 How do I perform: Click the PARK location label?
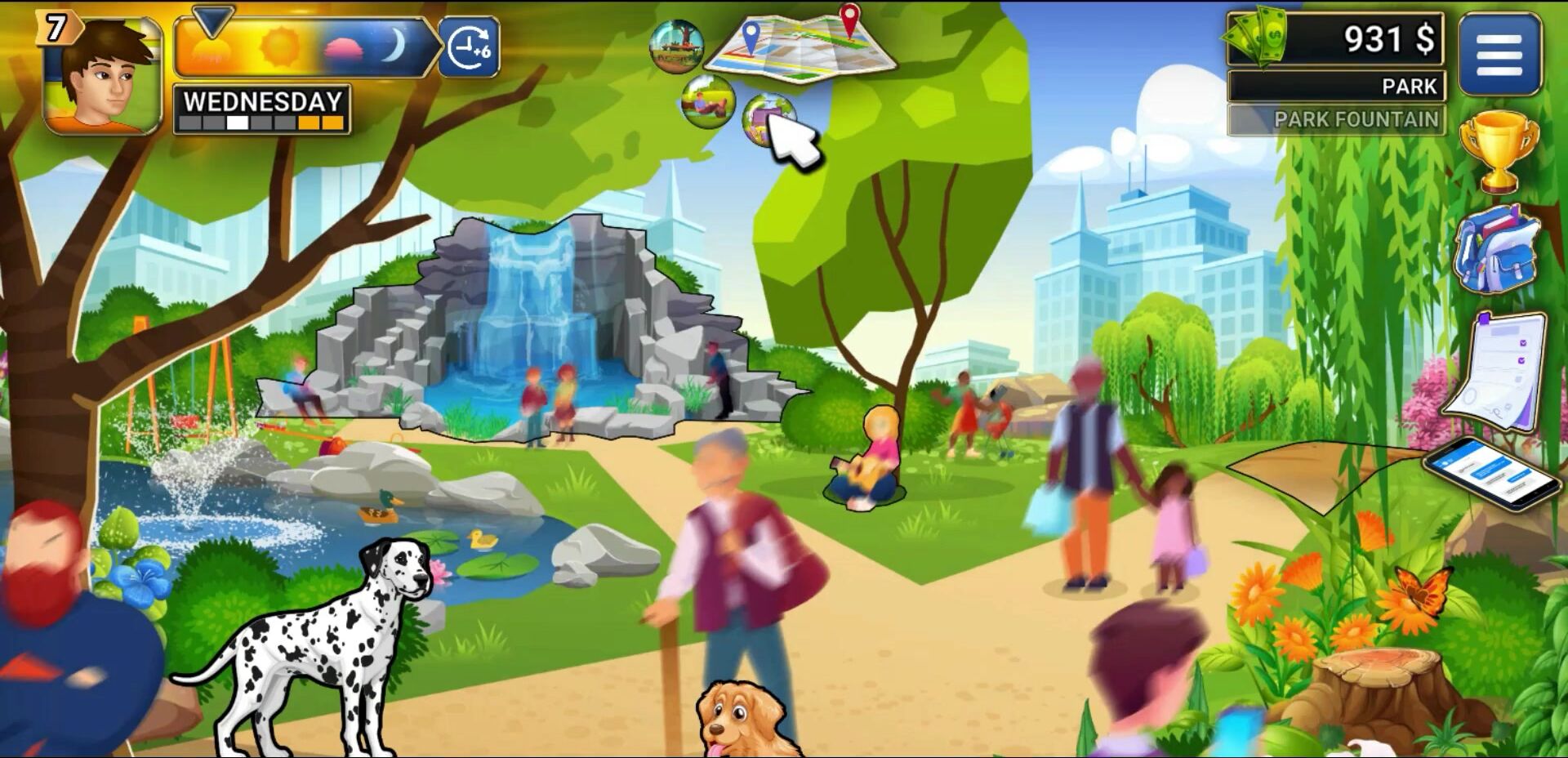(x=1336, y=86)
